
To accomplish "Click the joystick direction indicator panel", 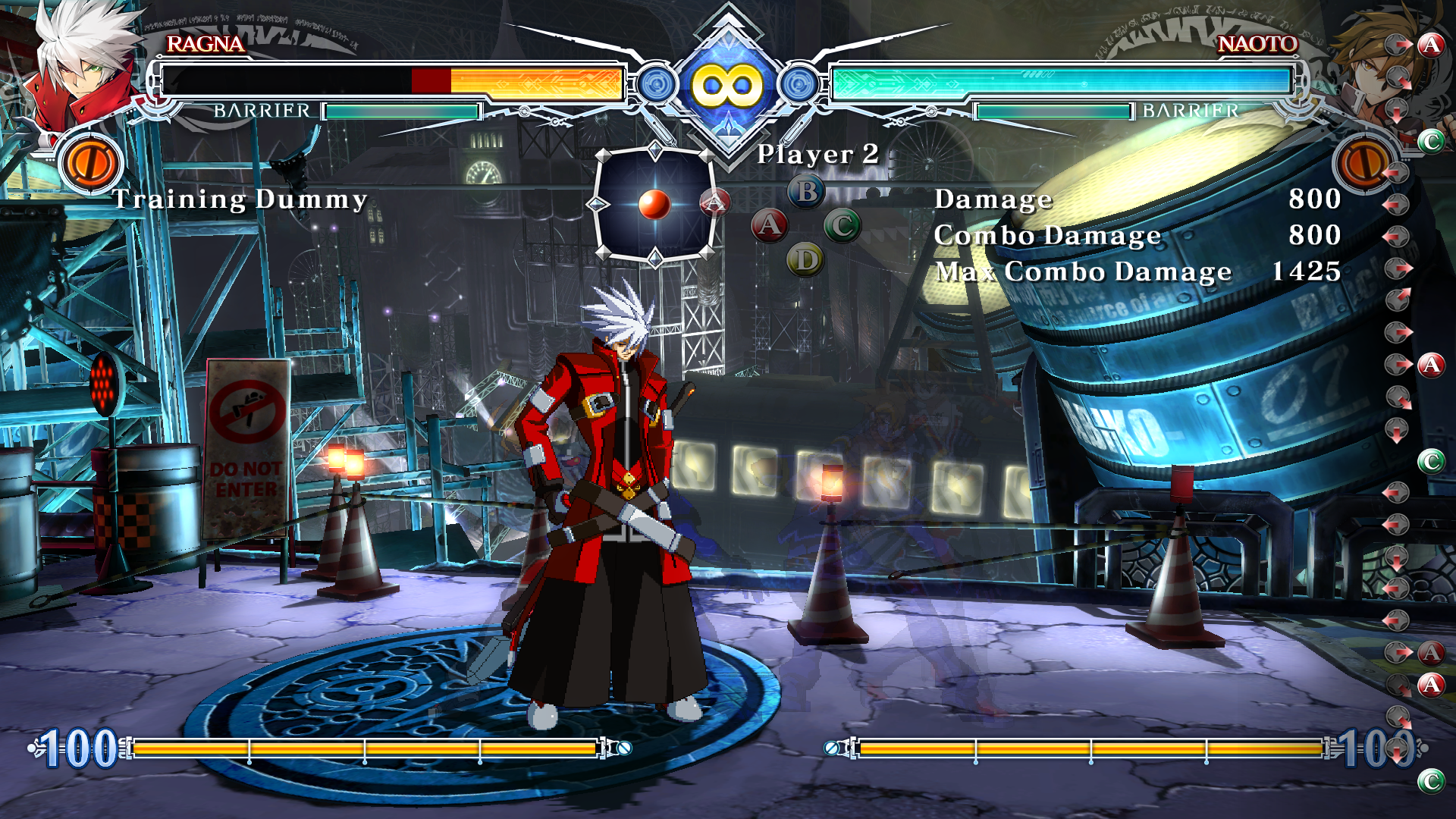I will 654,205.
